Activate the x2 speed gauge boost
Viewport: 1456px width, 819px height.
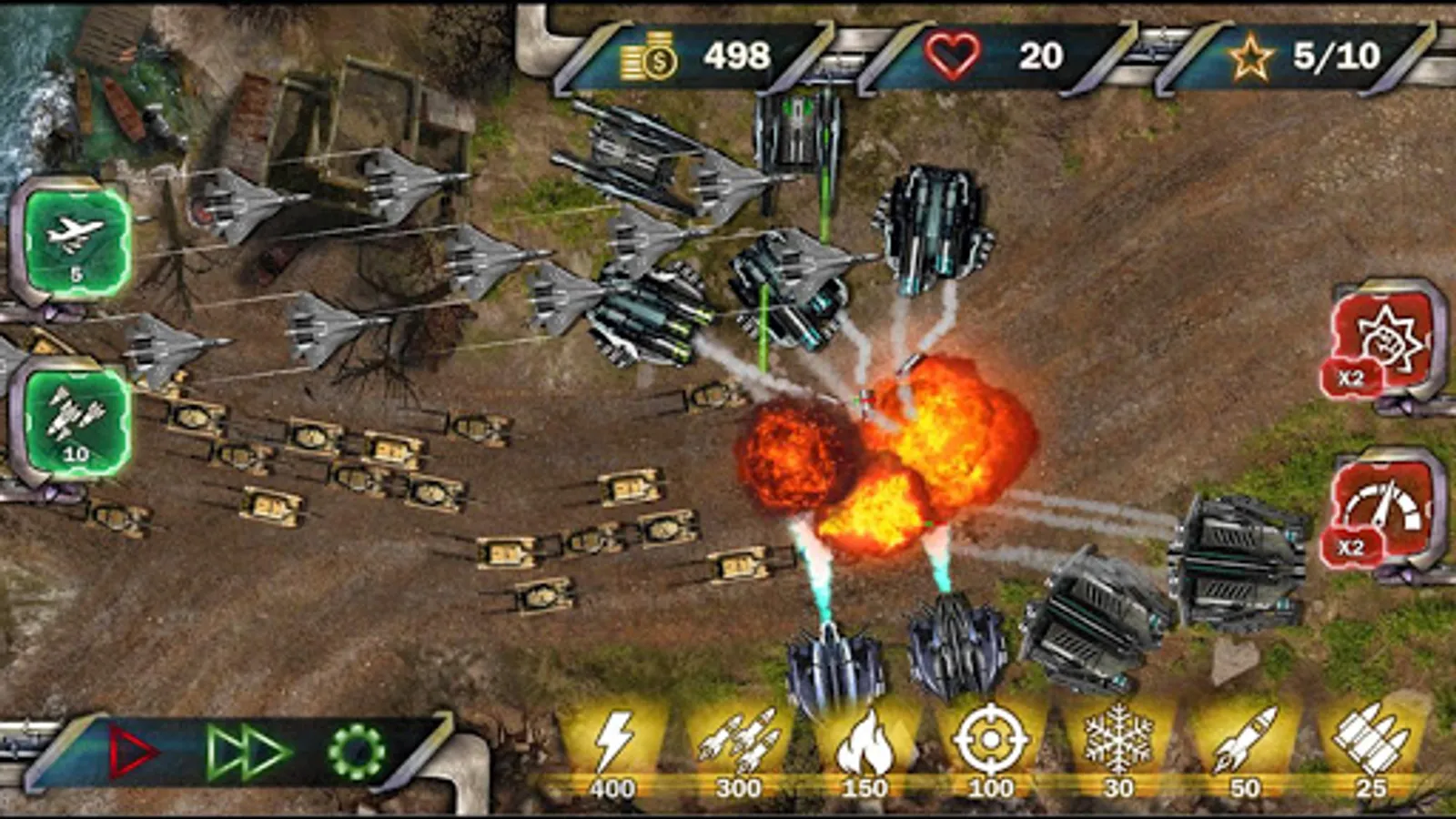[1381, 511]
